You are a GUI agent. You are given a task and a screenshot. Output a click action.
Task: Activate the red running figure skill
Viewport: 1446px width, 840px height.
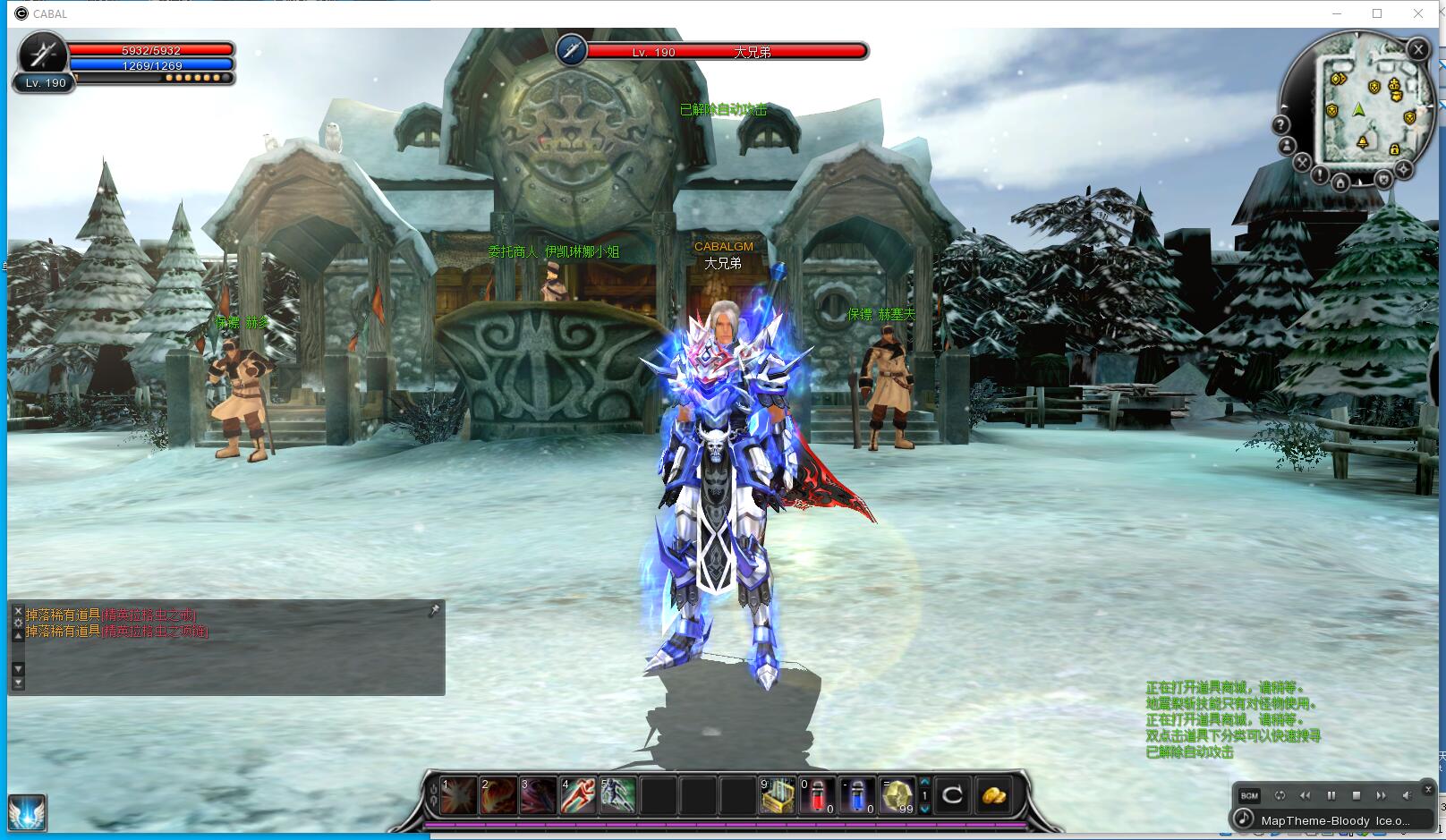pyautogui.click(x=578, y=796)
